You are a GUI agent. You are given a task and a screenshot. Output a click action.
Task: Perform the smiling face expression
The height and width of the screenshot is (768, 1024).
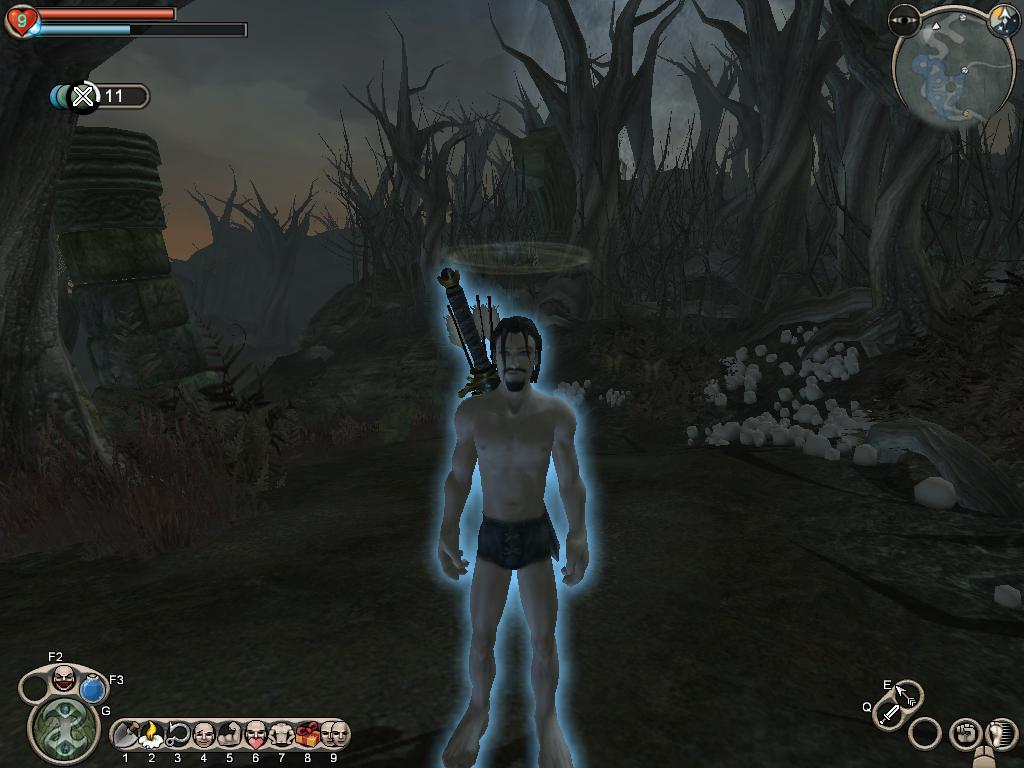point(204,736)
